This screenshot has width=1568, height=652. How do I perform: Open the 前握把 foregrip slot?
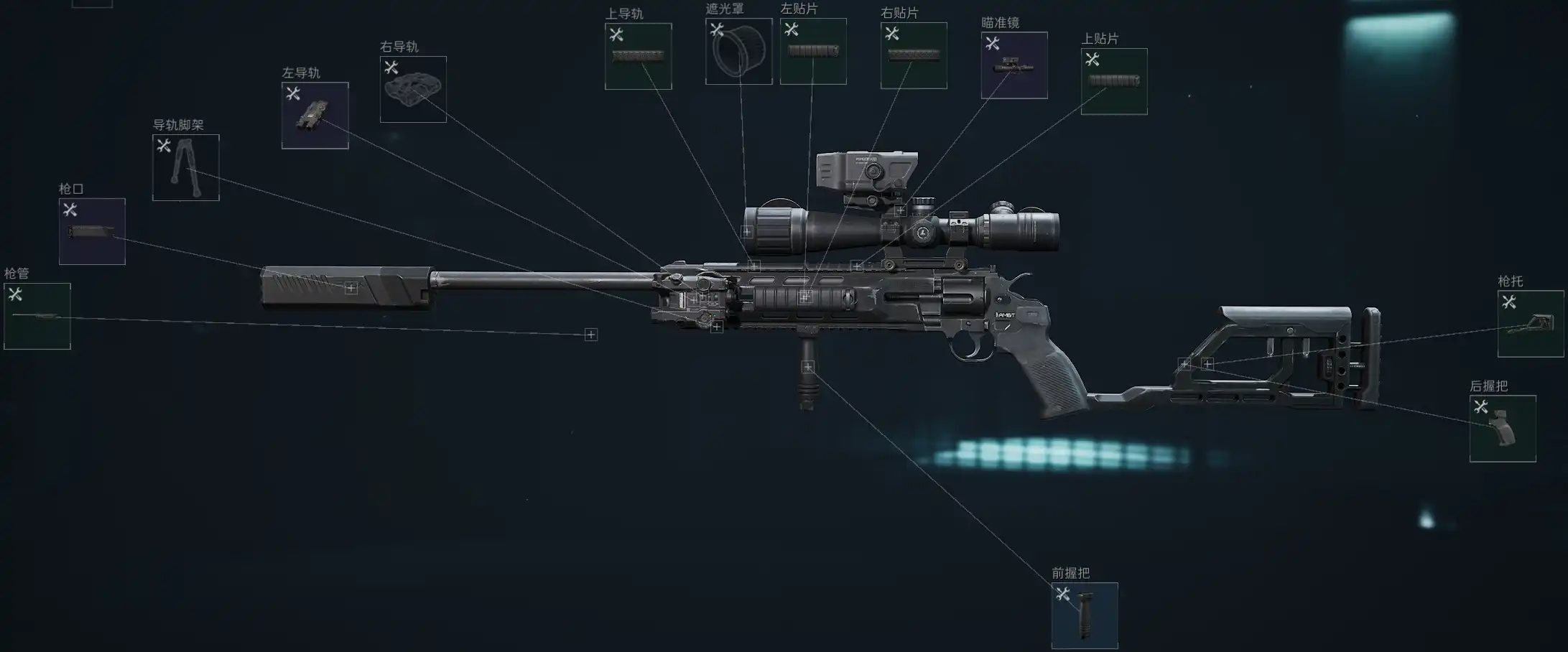(x=1085, y=615)
